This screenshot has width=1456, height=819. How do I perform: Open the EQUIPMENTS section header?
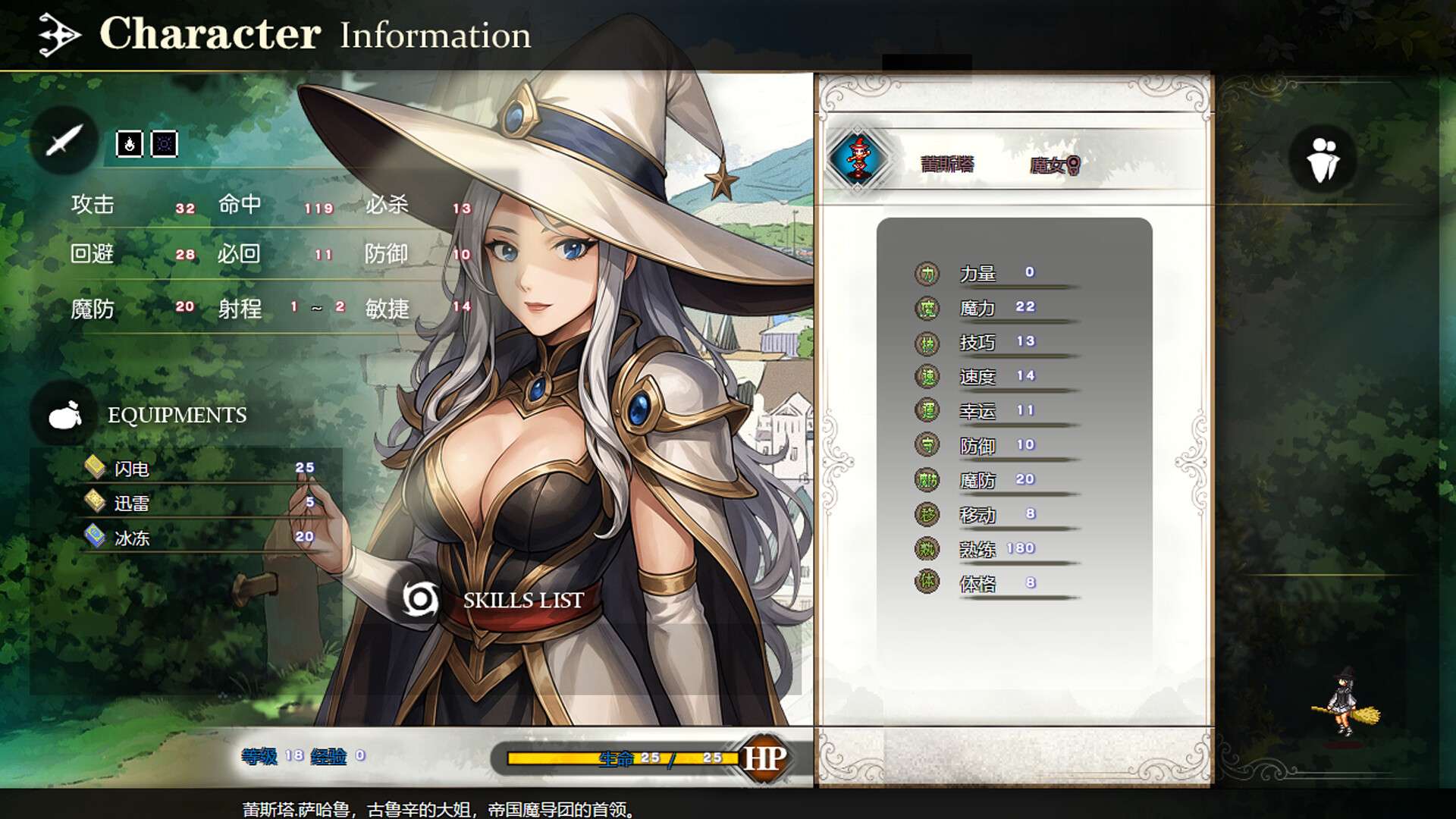pyautogui.click(x=176, y=415)
